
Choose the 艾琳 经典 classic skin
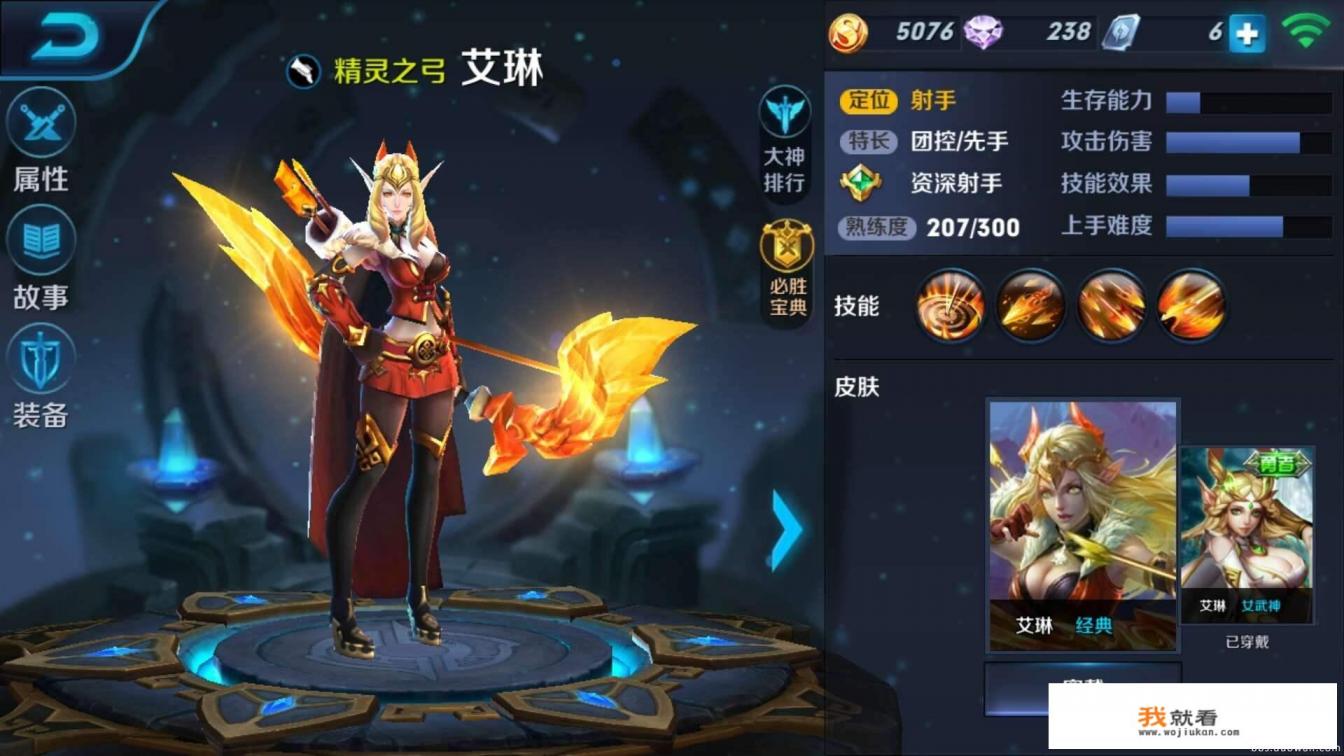pyautogui.click(x=1082, y=525)
